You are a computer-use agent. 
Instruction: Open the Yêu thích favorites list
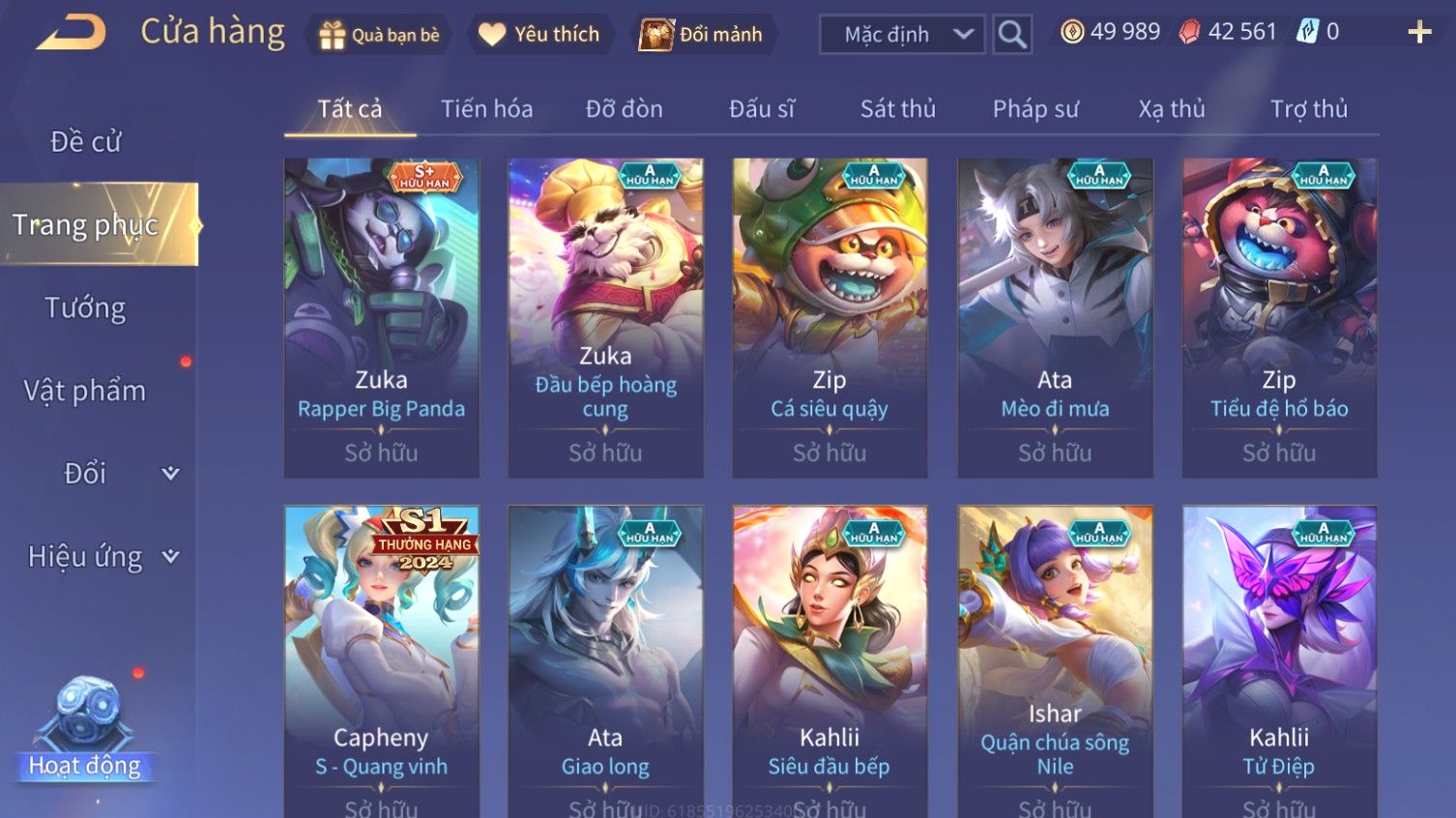(x=539, y=35)
